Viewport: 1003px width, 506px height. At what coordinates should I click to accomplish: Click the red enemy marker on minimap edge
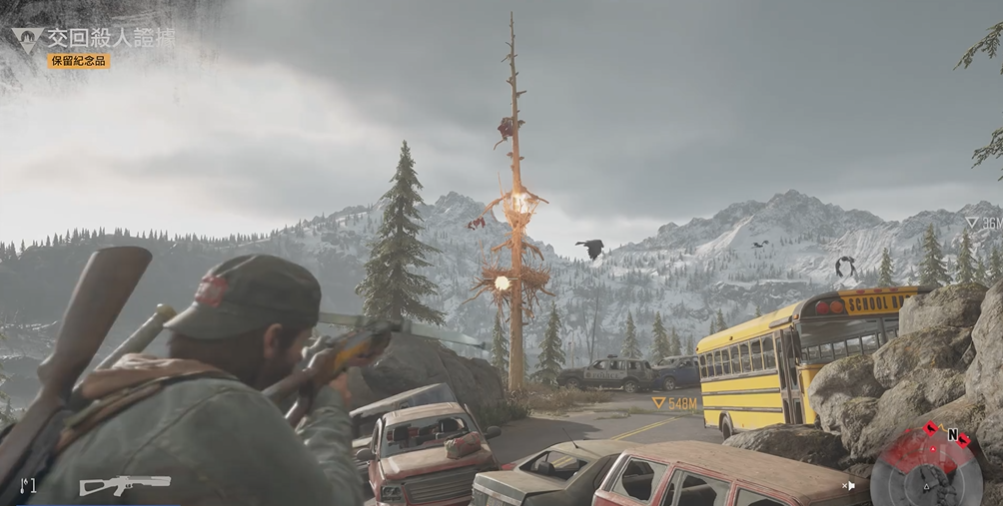point(929,429)
